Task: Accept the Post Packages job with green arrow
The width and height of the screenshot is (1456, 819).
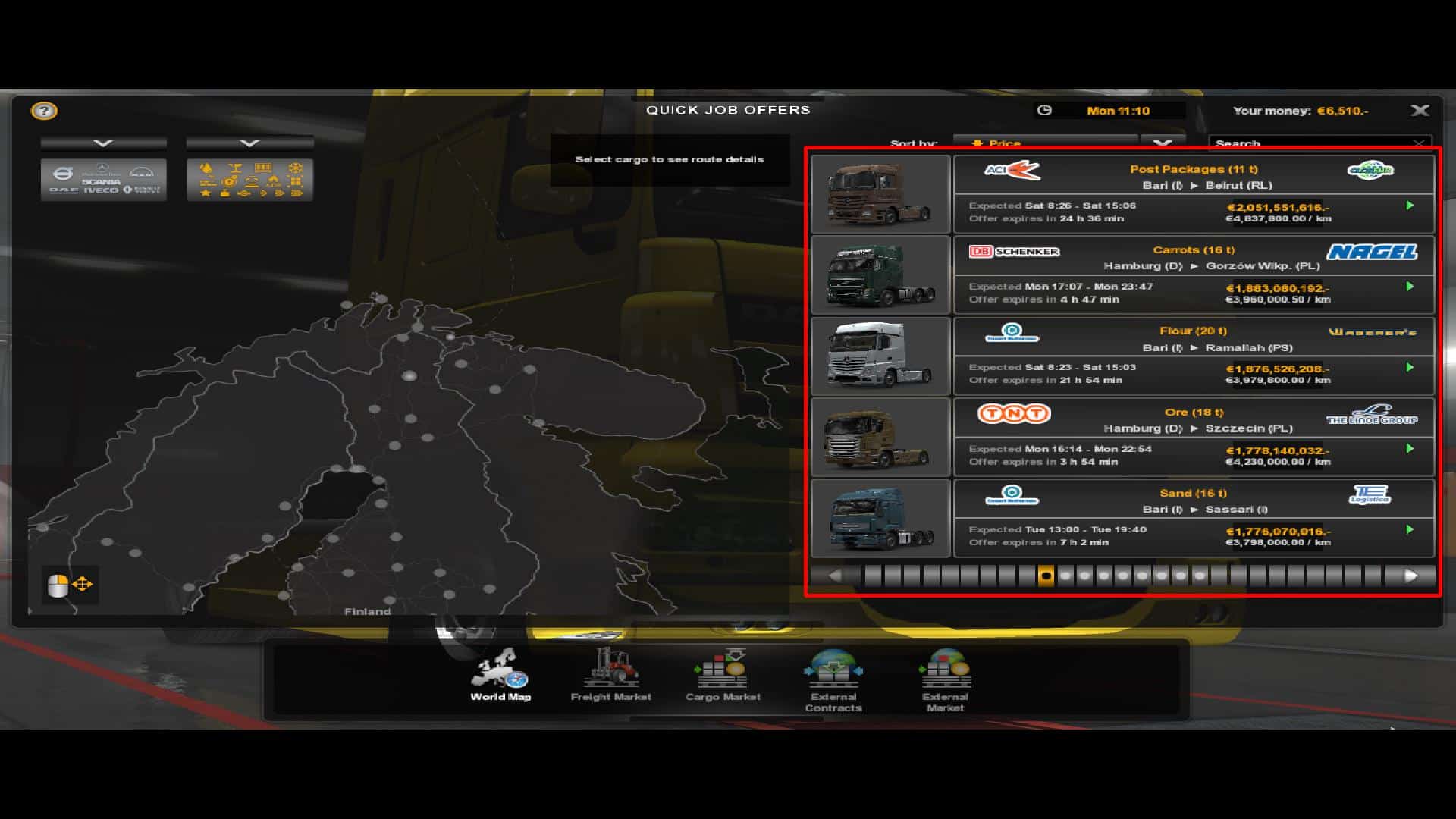Action: coord(1410,206)
